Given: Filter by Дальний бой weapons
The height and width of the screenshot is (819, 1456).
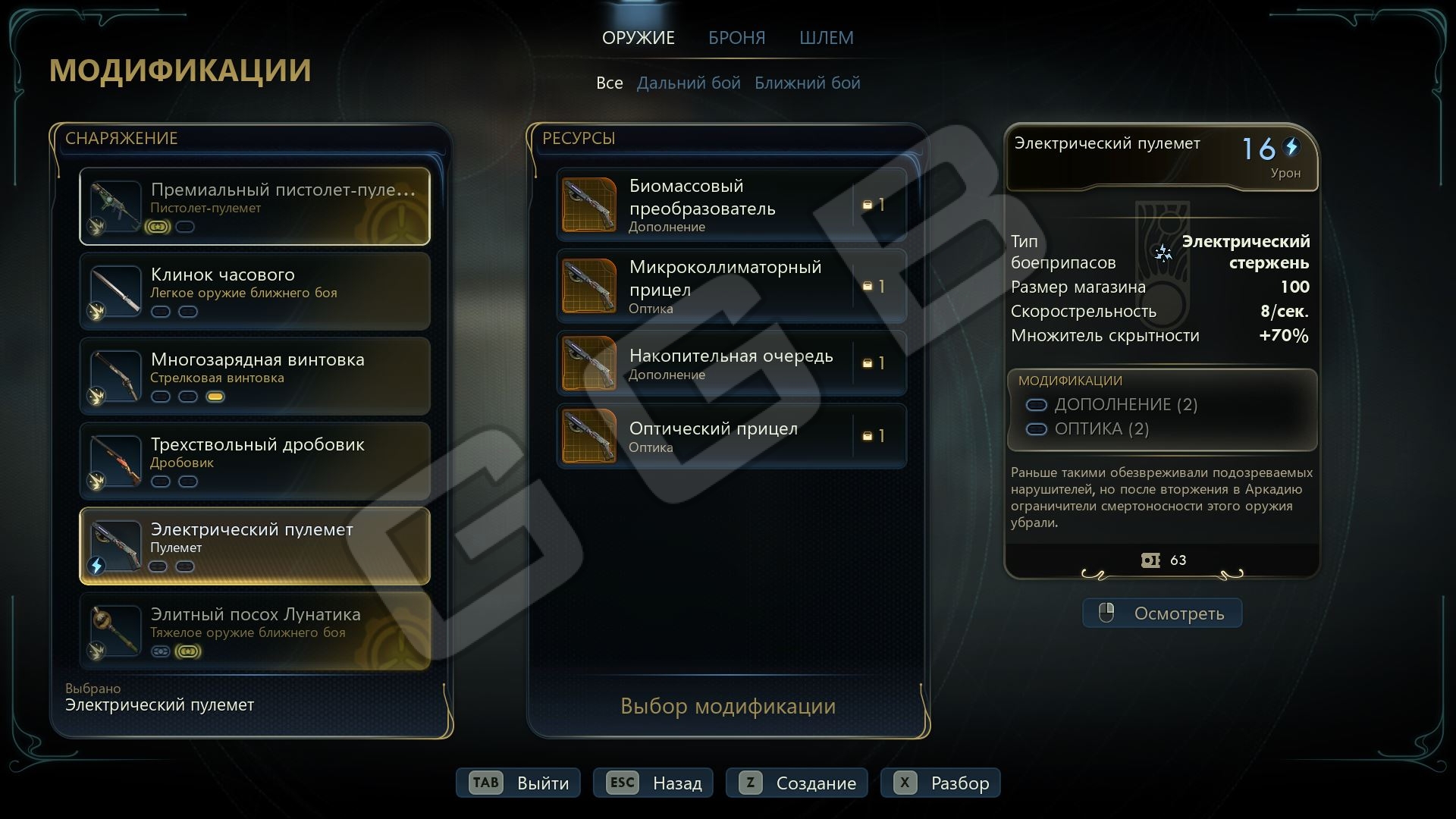Looking at the screenshot, I should (x=689, y=83).
